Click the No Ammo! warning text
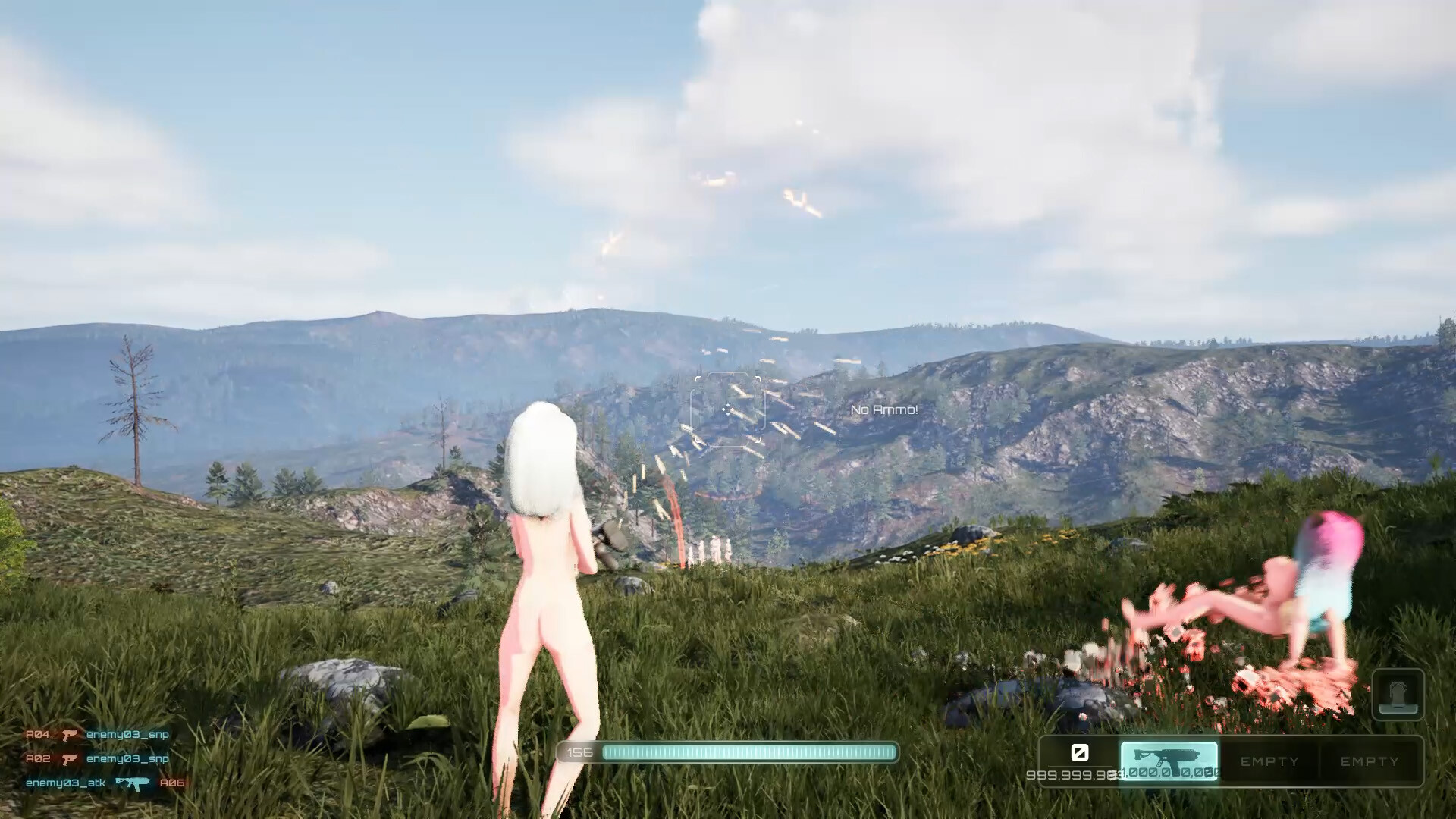This screenshot has height=819, width=1456. 884,411
